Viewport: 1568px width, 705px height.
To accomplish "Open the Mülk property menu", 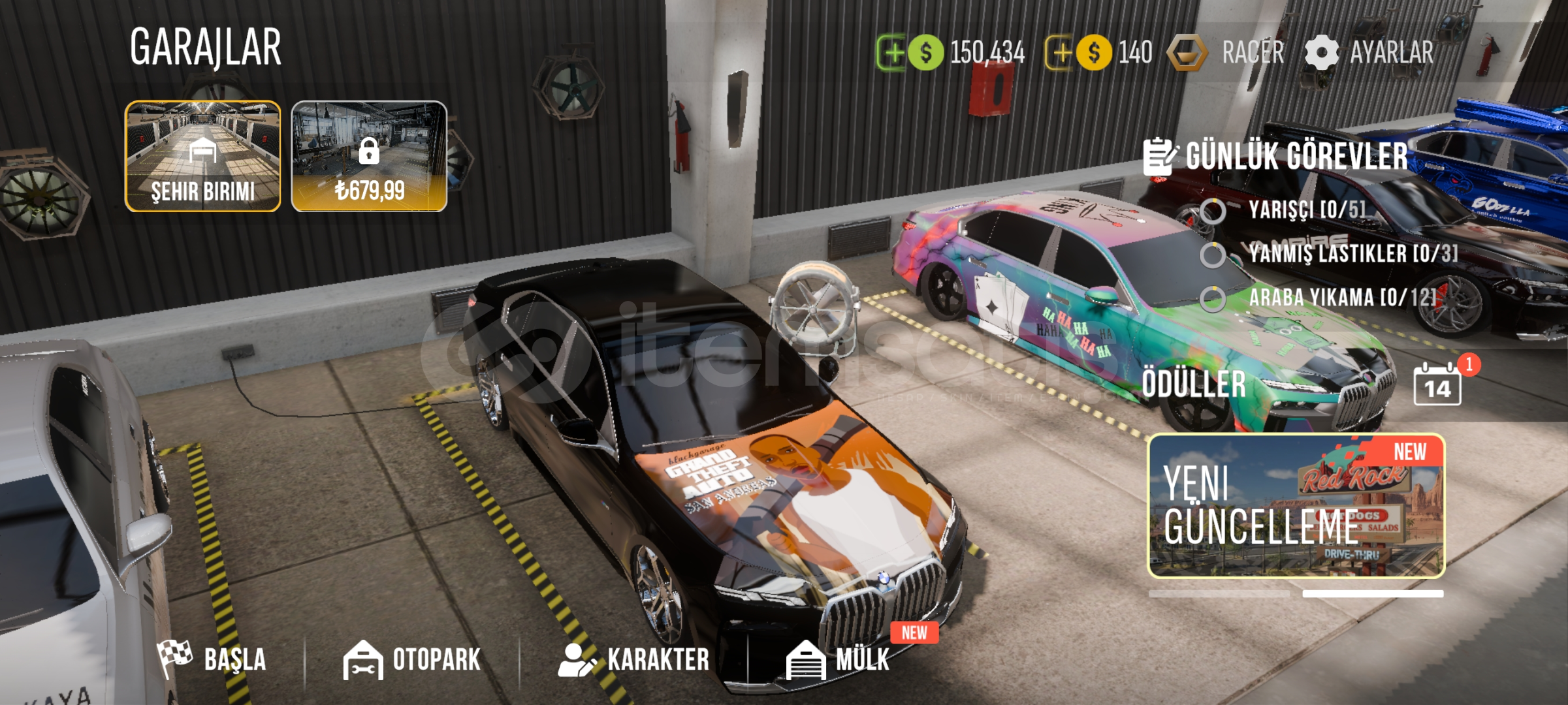I will tap(839, 659).
